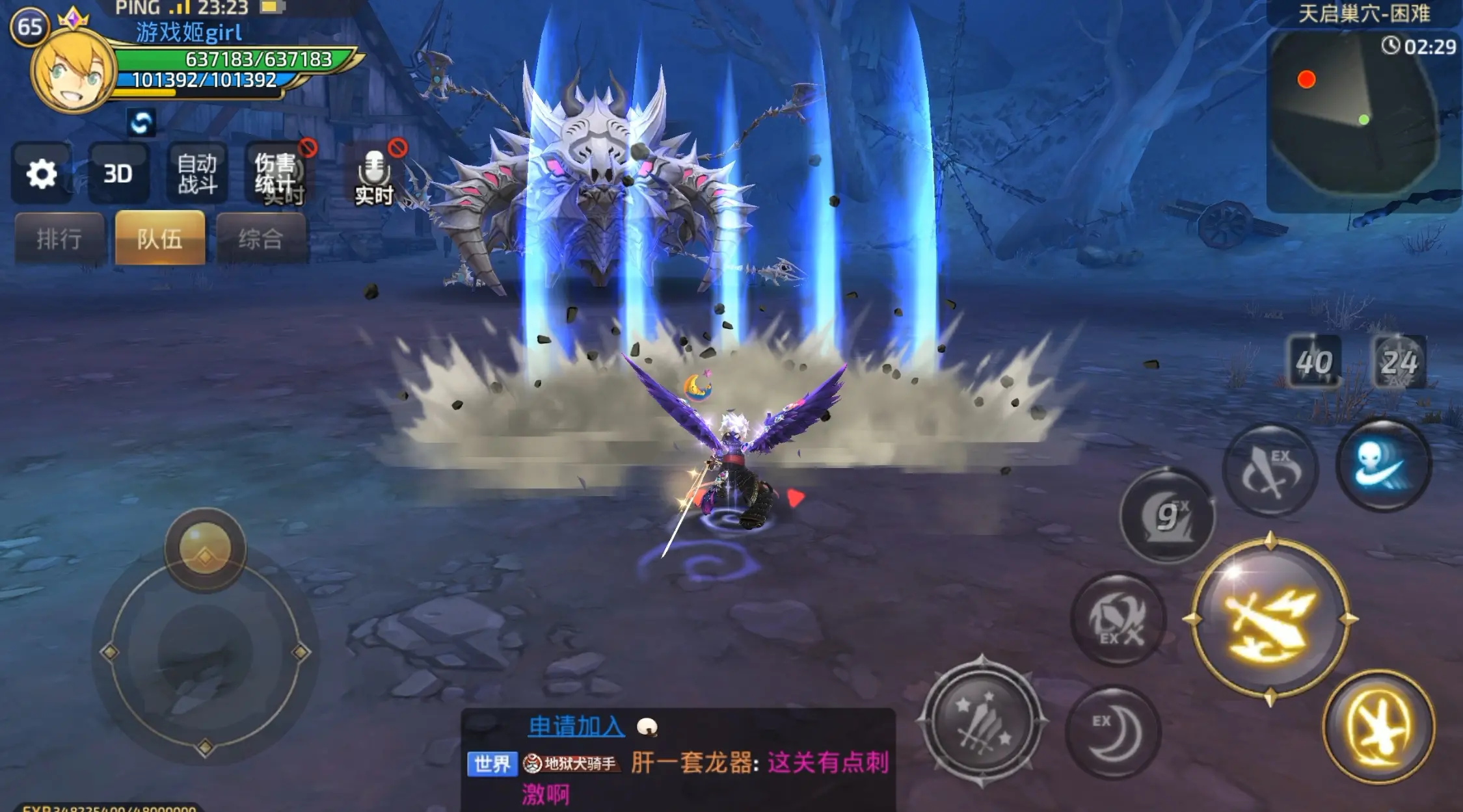Select the 队伍 team tab
1463x812 pixels.
point(160,239)
